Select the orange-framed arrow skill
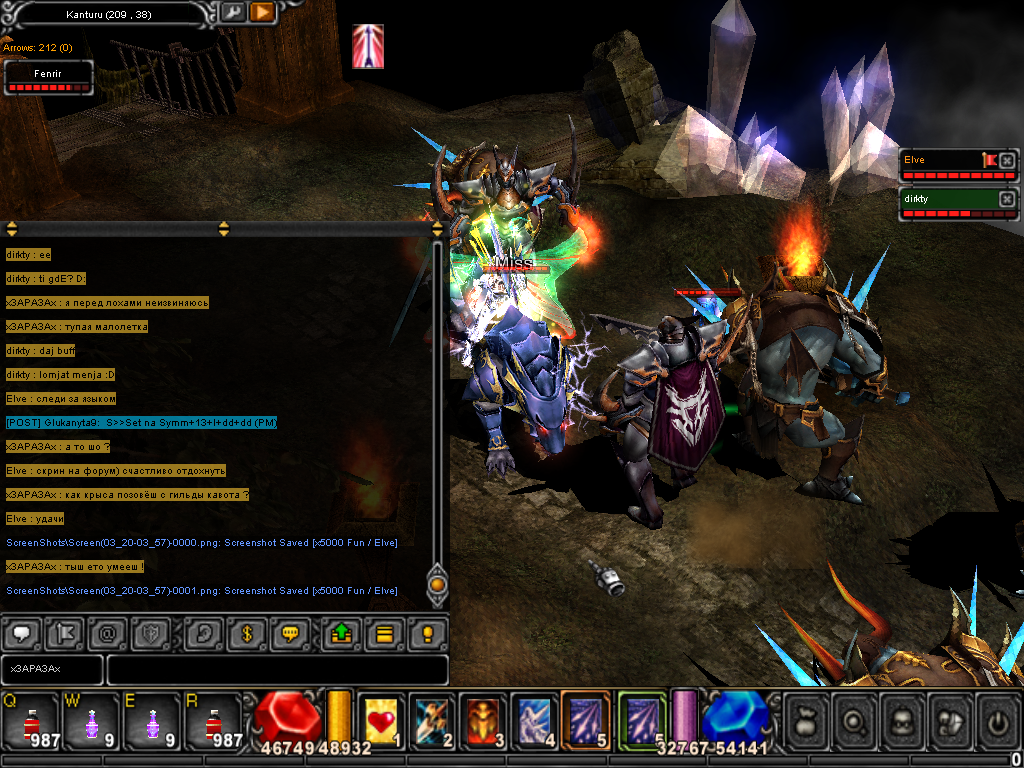Image resolution: width=1024 pixels, height=768 pixels. coord(586,718)
